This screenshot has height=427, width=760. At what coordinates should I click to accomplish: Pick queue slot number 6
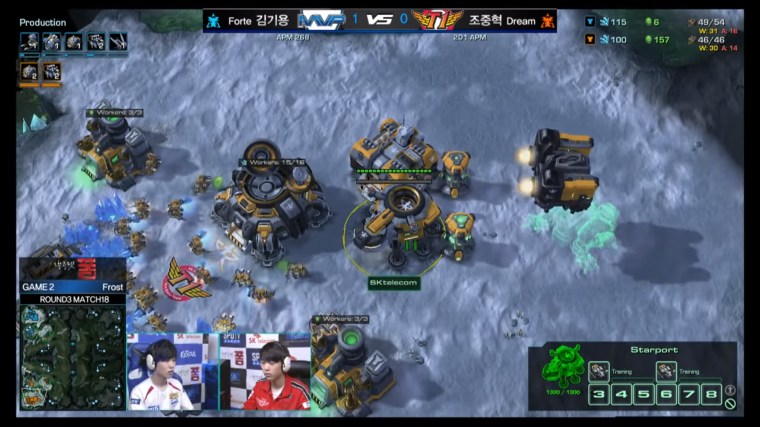pos(667,393)
